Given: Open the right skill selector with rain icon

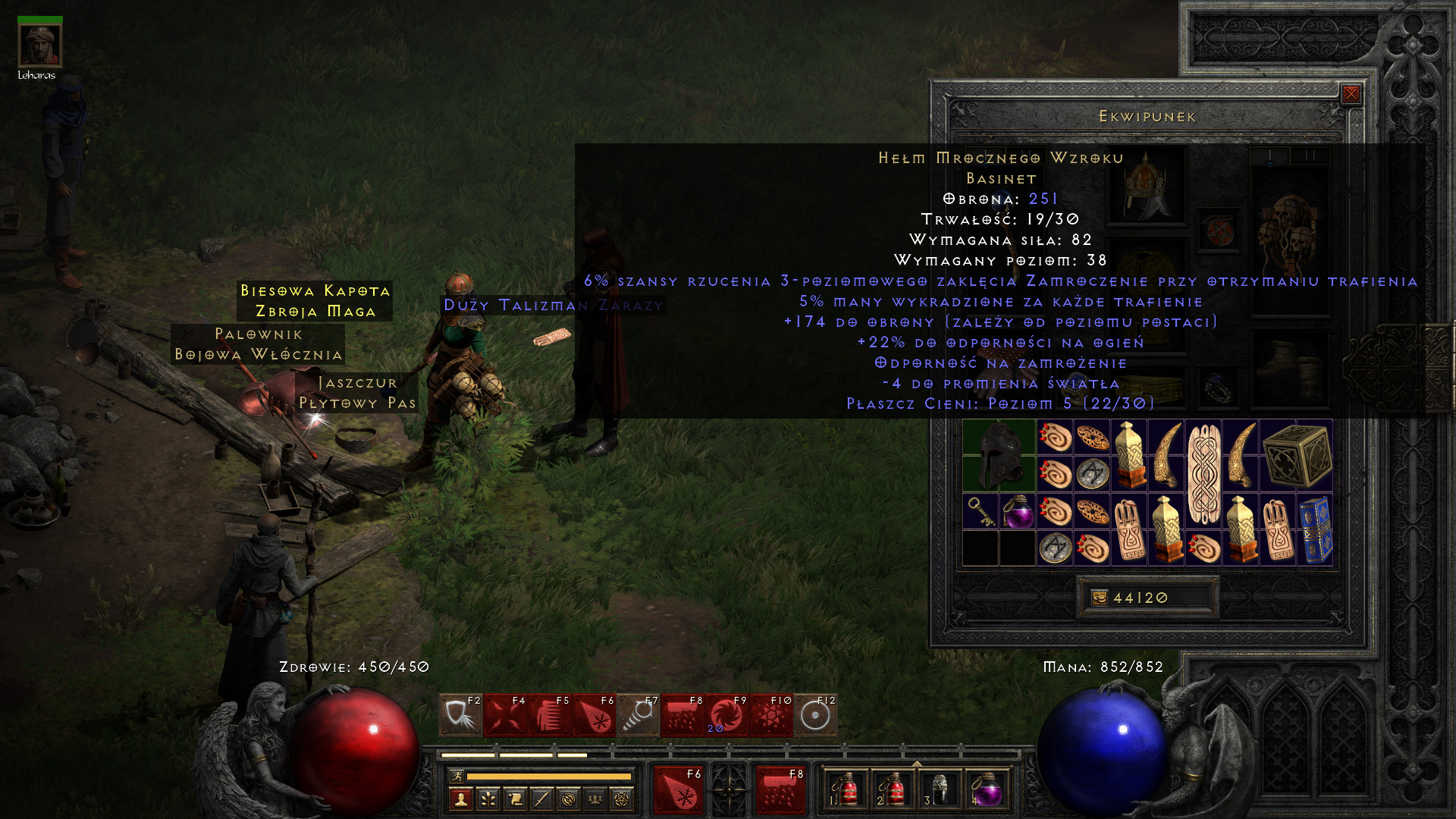Looking at the screenshot, I should [780, 790].
